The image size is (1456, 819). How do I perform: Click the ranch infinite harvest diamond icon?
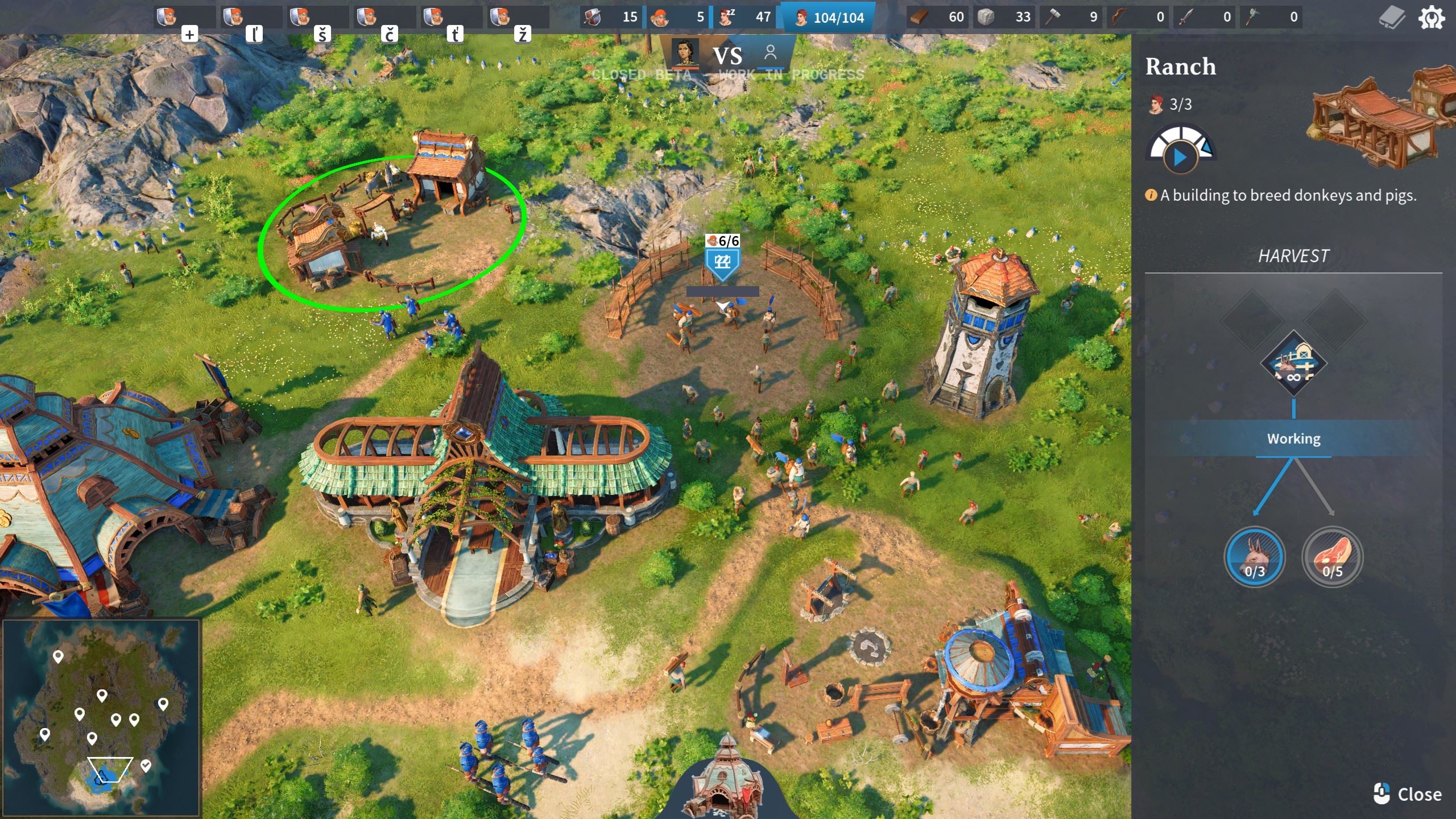click(1293, 363)
